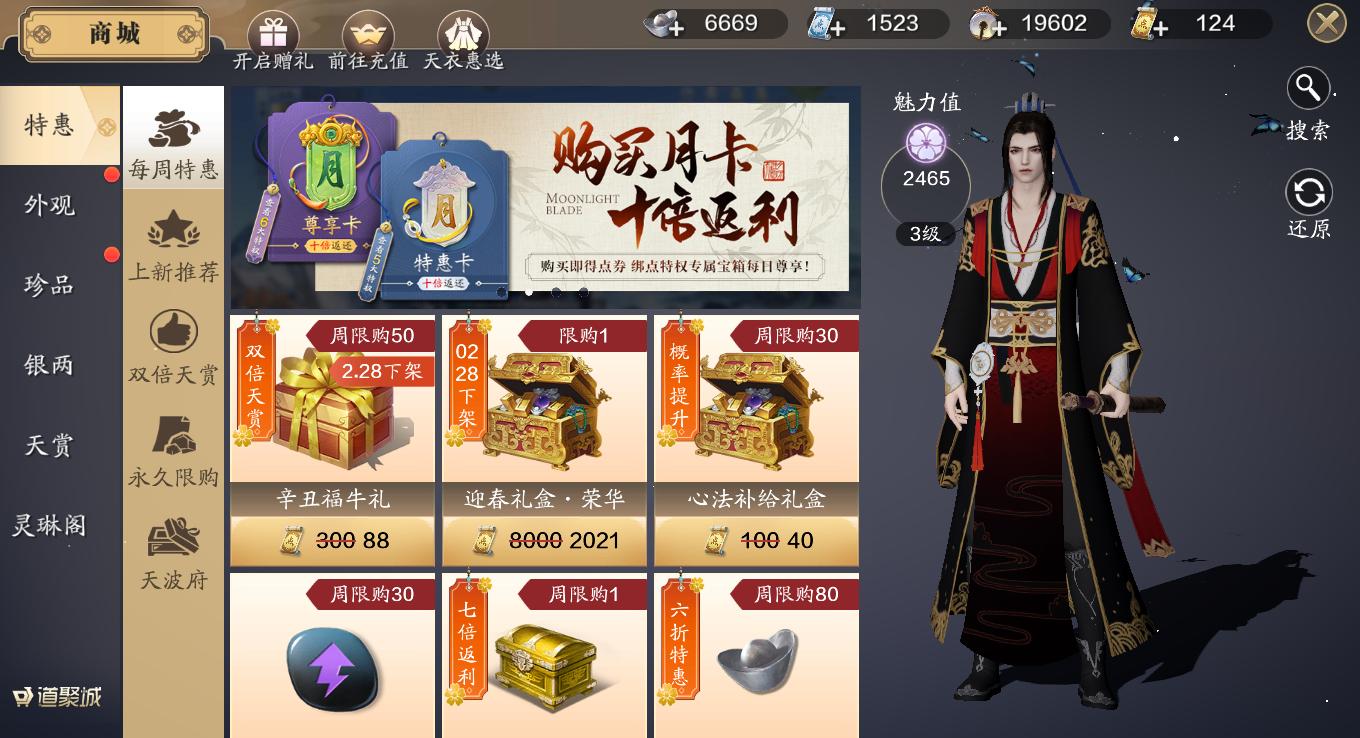The width and height of the screenshot is (1360, 738).
Task: Open the 开启赠礼 gift icon
Action: pyautogui.click(x=273, y=30)
